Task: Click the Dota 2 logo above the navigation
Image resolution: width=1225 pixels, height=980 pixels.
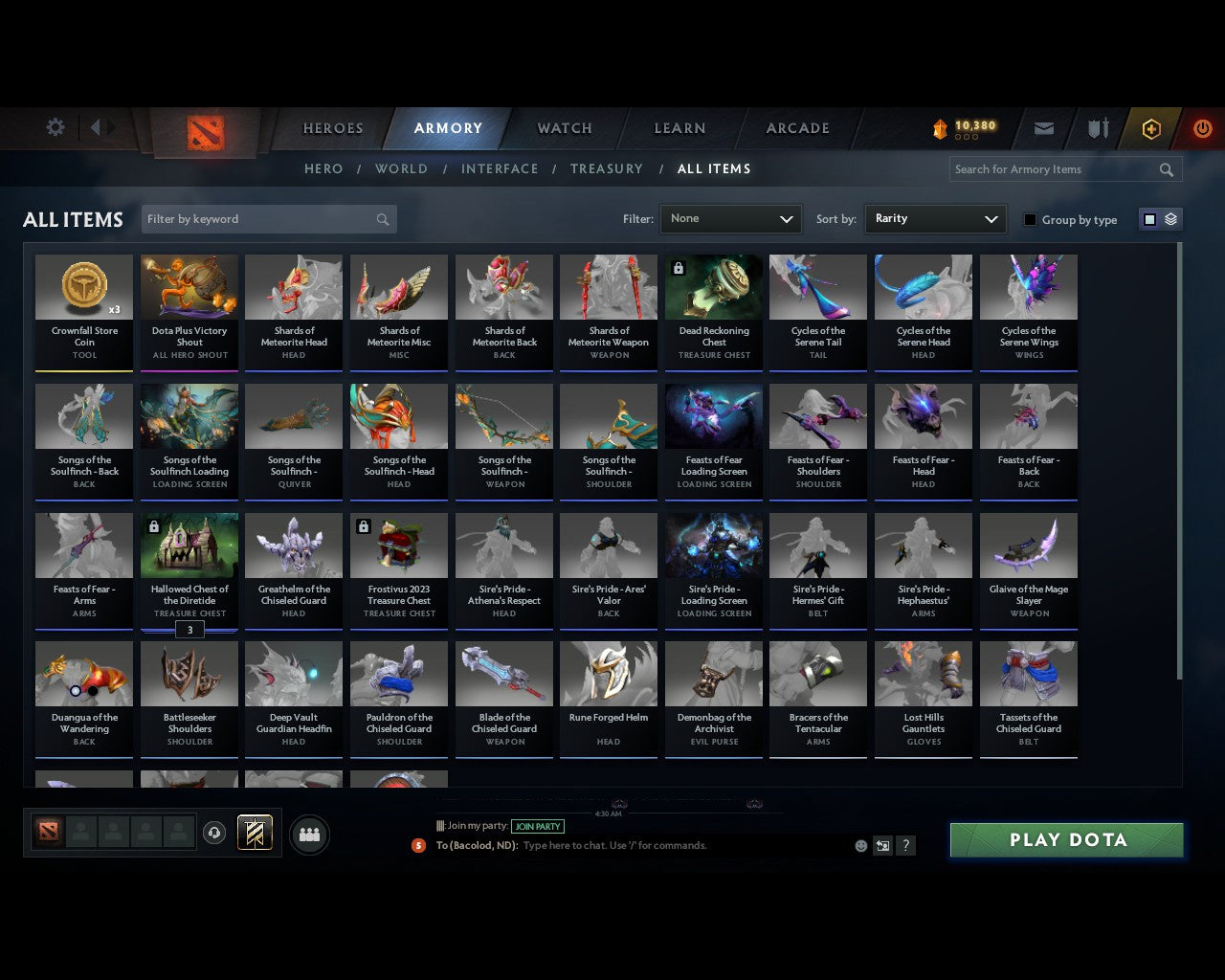Action: tap(204, 134)
